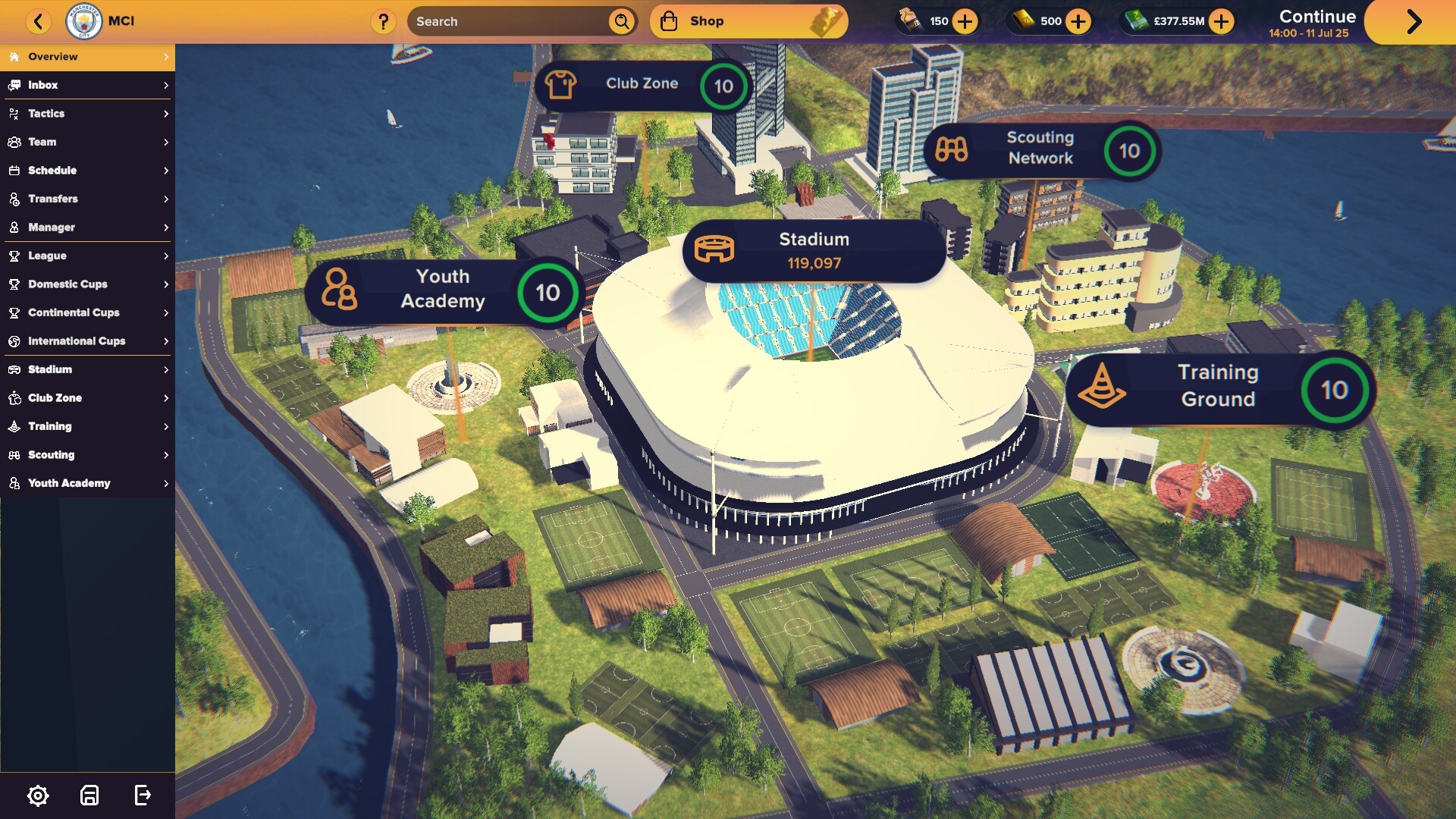Open the help question mark
1456x819 pixels.
coord(384,21)
